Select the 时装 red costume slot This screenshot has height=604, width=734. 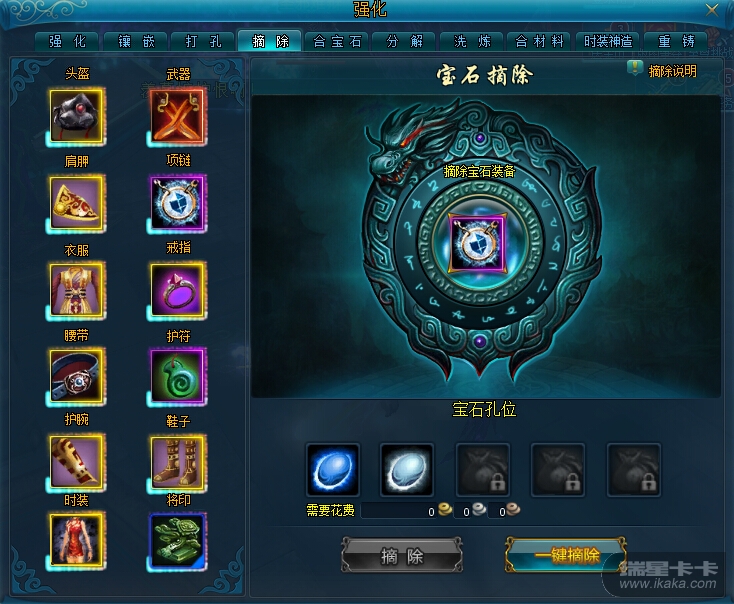[x=77, y=540]
